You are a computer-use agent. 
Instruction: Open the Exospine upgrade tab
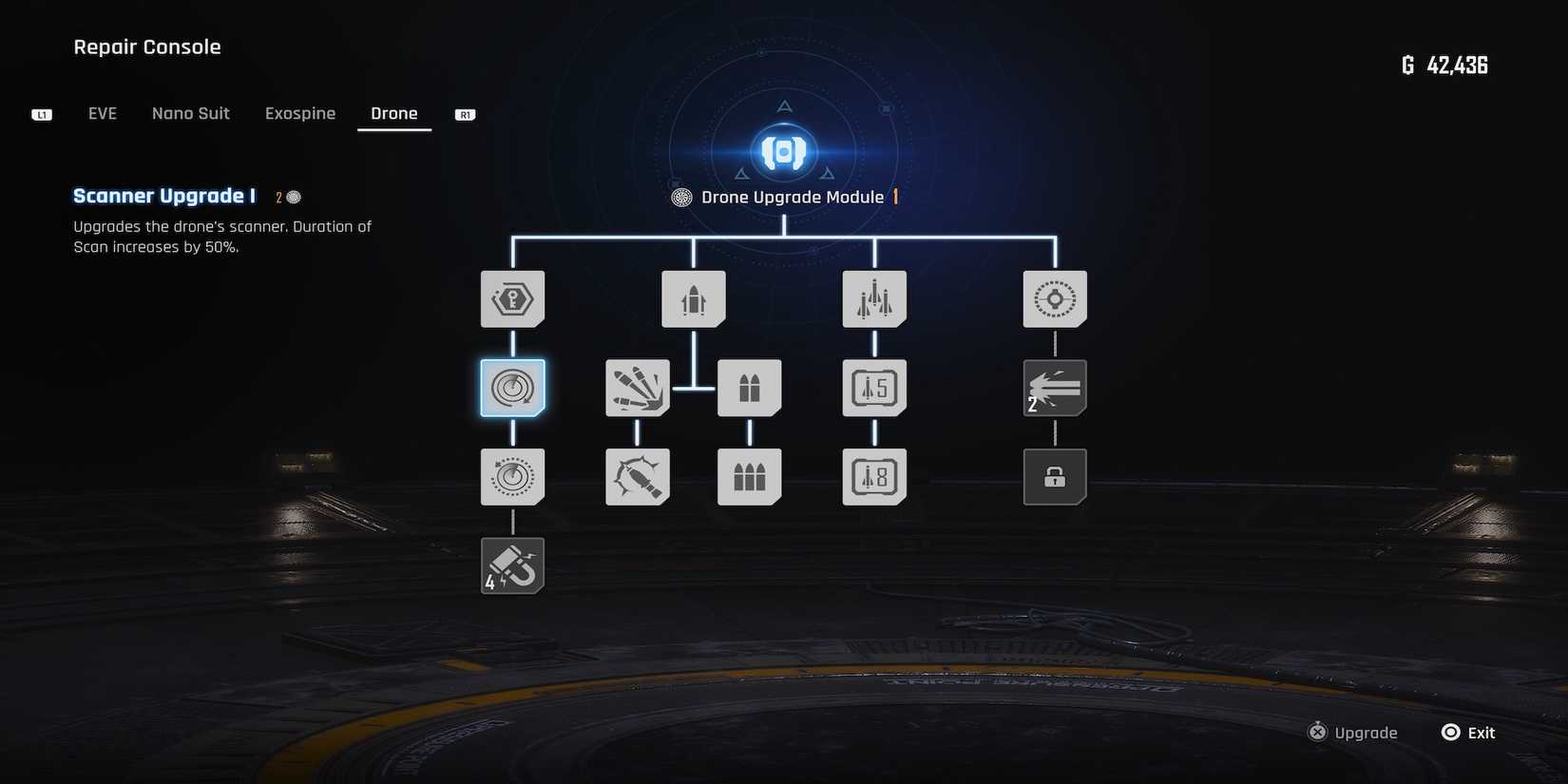coord(299,113)
